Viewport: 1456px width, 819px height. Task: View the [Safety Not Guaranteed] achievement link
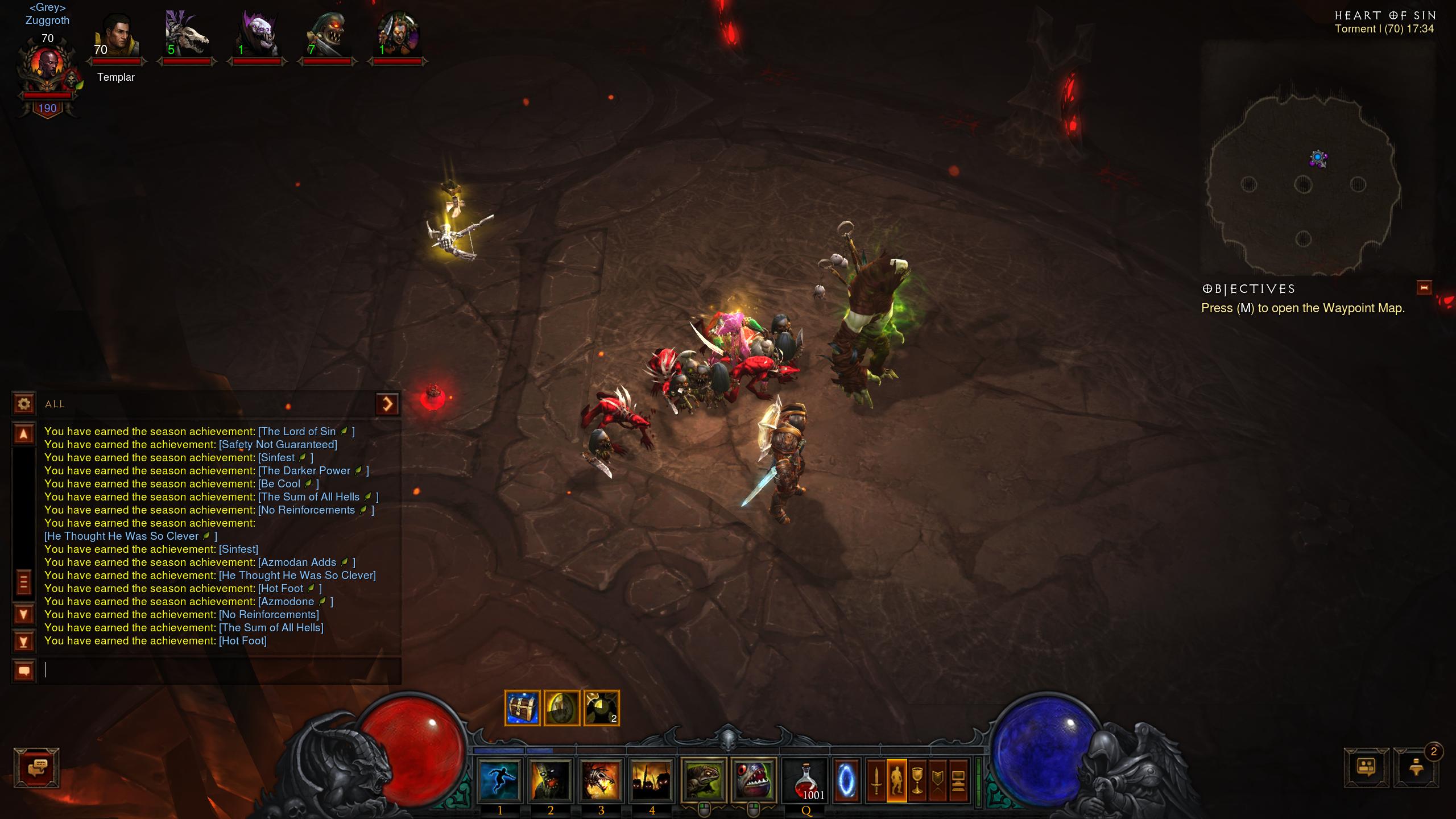(278, 445)
